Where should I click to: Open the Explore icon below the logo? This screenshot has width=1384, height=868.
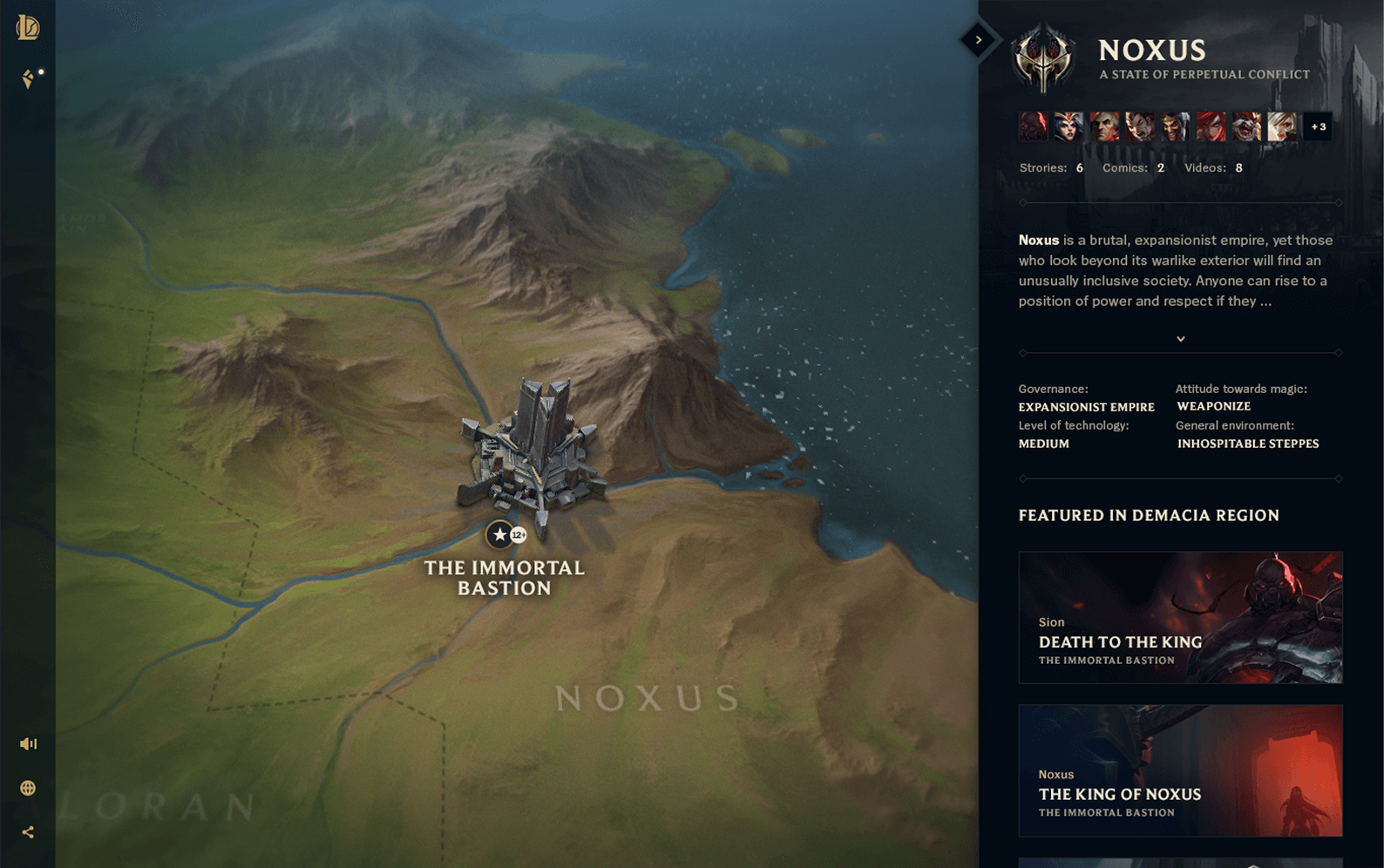pos(28,79)
